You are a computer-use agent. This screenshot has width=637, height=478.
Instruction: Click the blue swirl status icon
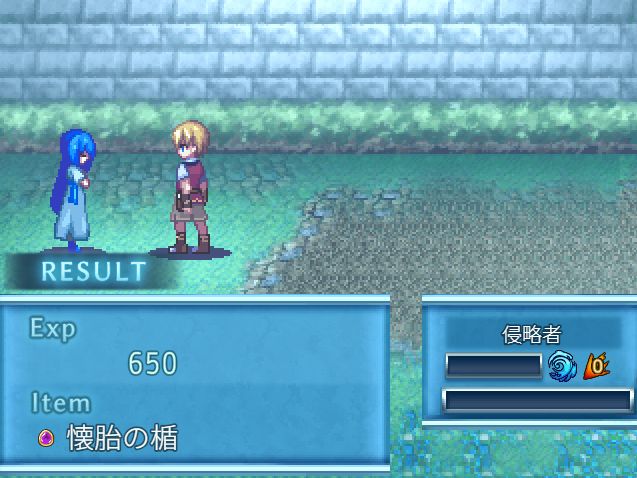tap(562, 367)
